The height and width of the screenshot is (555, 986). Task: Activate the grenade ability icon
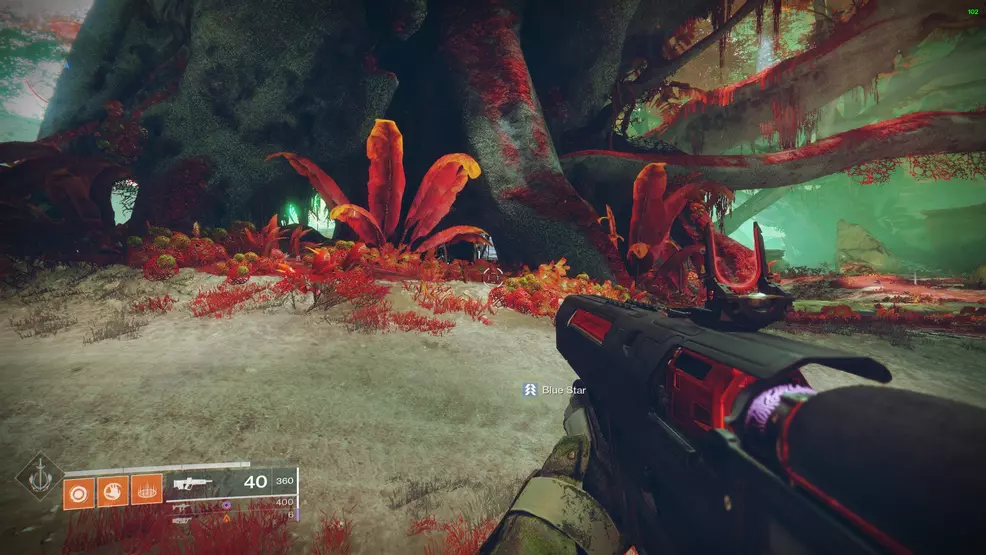tap(79, 492)
